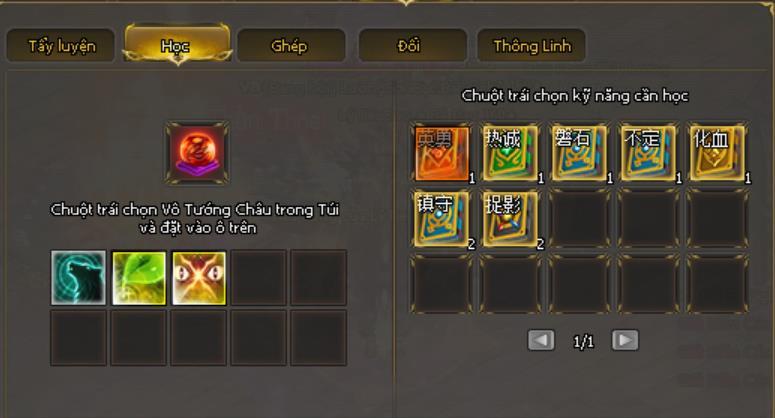Screen dimensions: 775x418
Task: Click the red orb in the top slot
Action: 197,153
